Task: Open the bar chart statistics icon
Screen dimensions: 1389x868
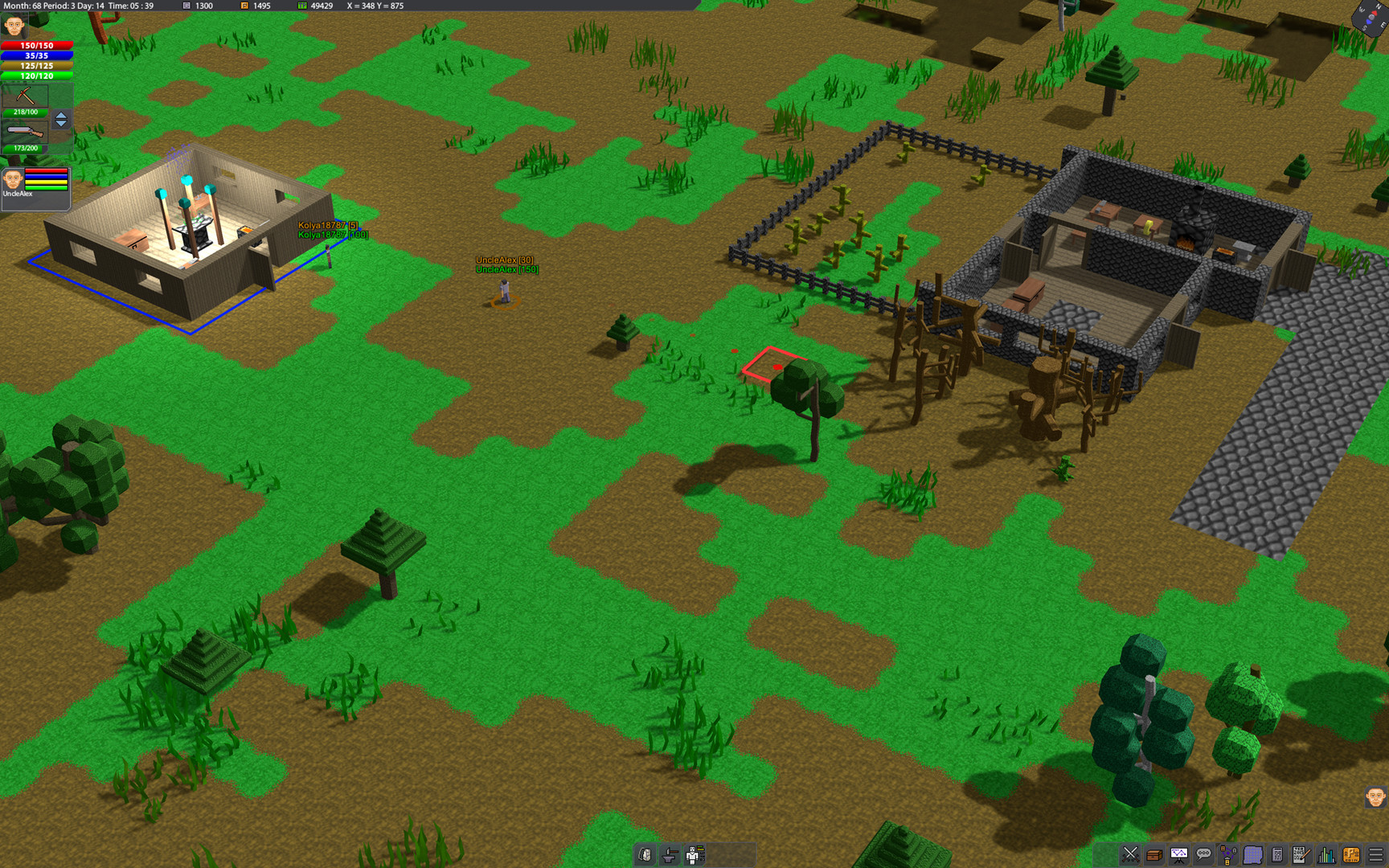Action: pos(1326,854)
